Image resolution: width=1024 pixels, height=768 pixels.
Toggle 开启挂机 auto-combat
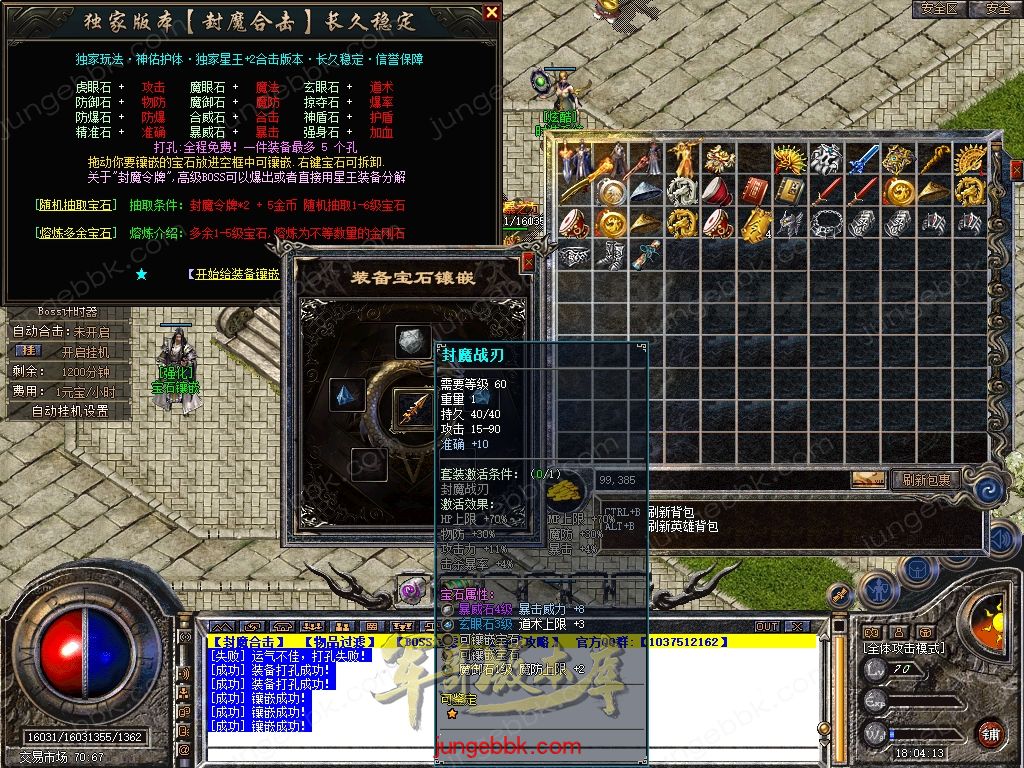pyautogui.click(x=70, y=352)
